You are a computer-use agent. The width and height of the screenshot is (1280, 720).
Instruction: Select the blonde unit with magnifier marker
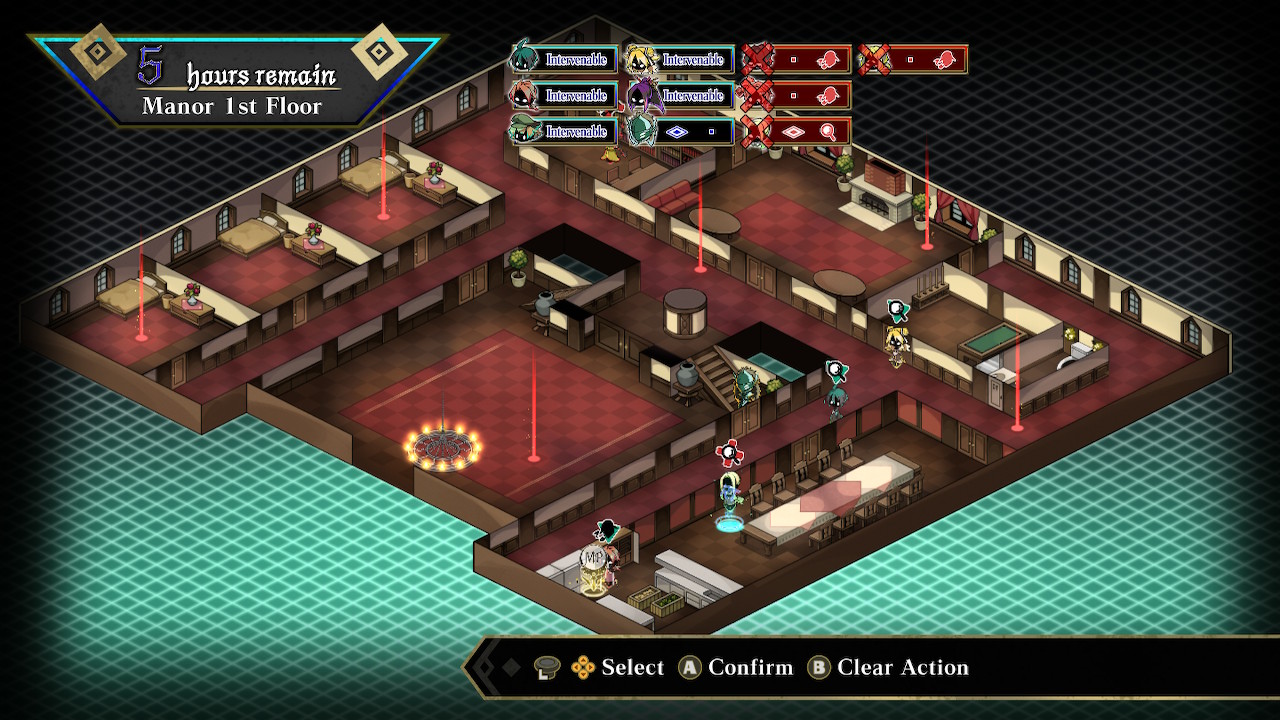coord(895,345)
